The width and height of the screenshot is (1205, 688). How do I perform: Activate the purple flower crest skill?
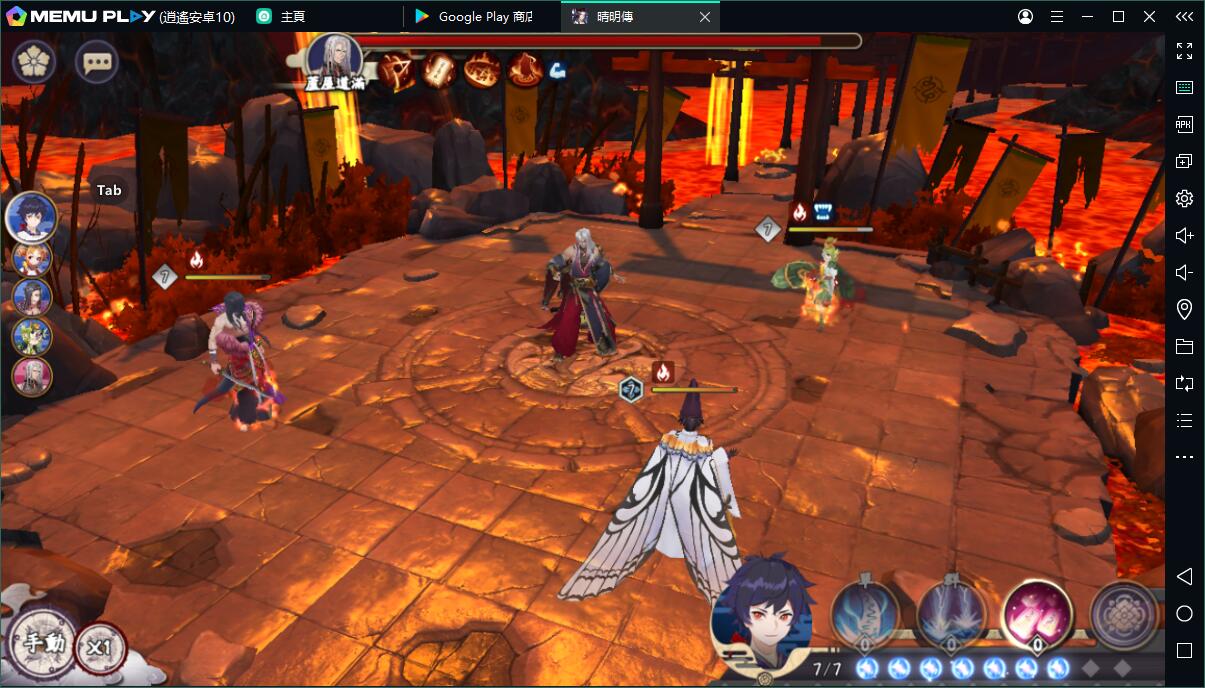coord(1123,611)
